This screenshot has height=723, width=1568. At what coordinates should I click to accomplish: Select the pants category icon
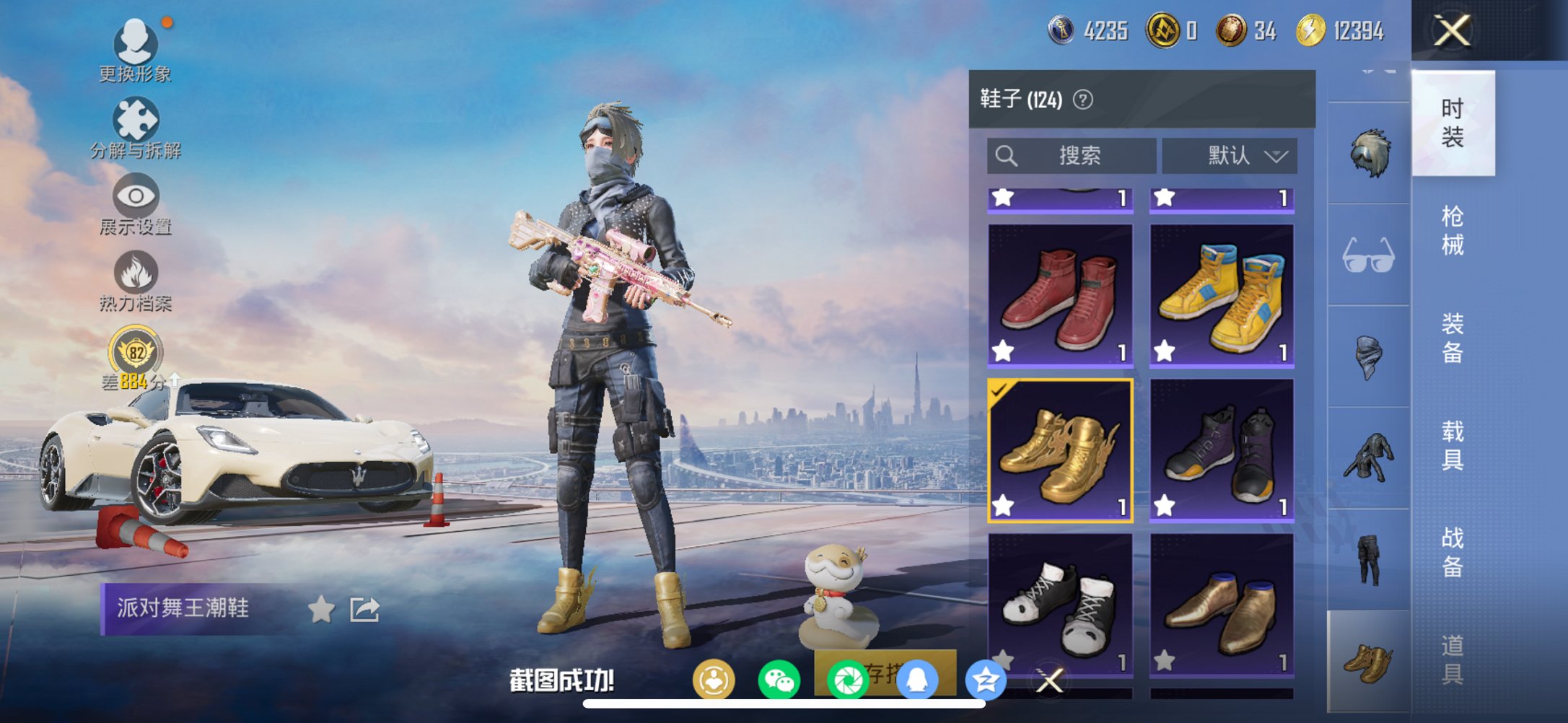point(1368,559)
